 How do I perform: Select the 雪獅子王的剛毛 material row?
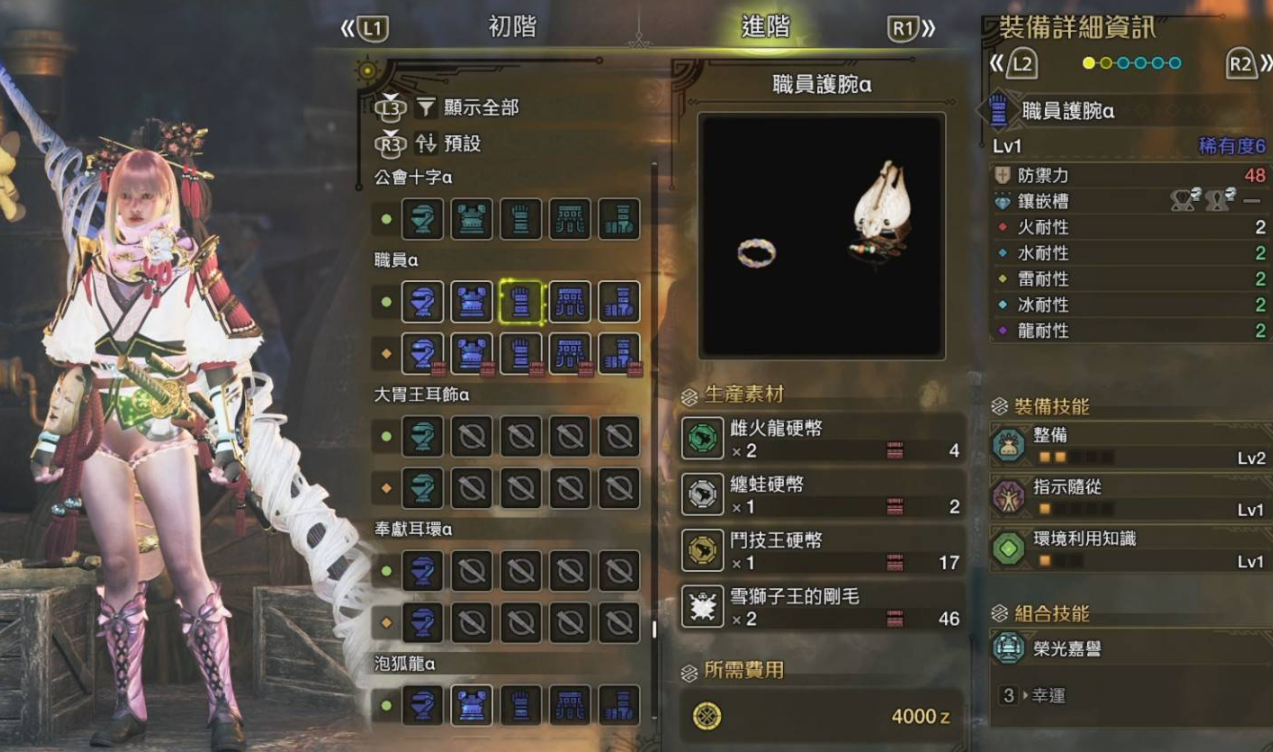(x=821, y=607)
